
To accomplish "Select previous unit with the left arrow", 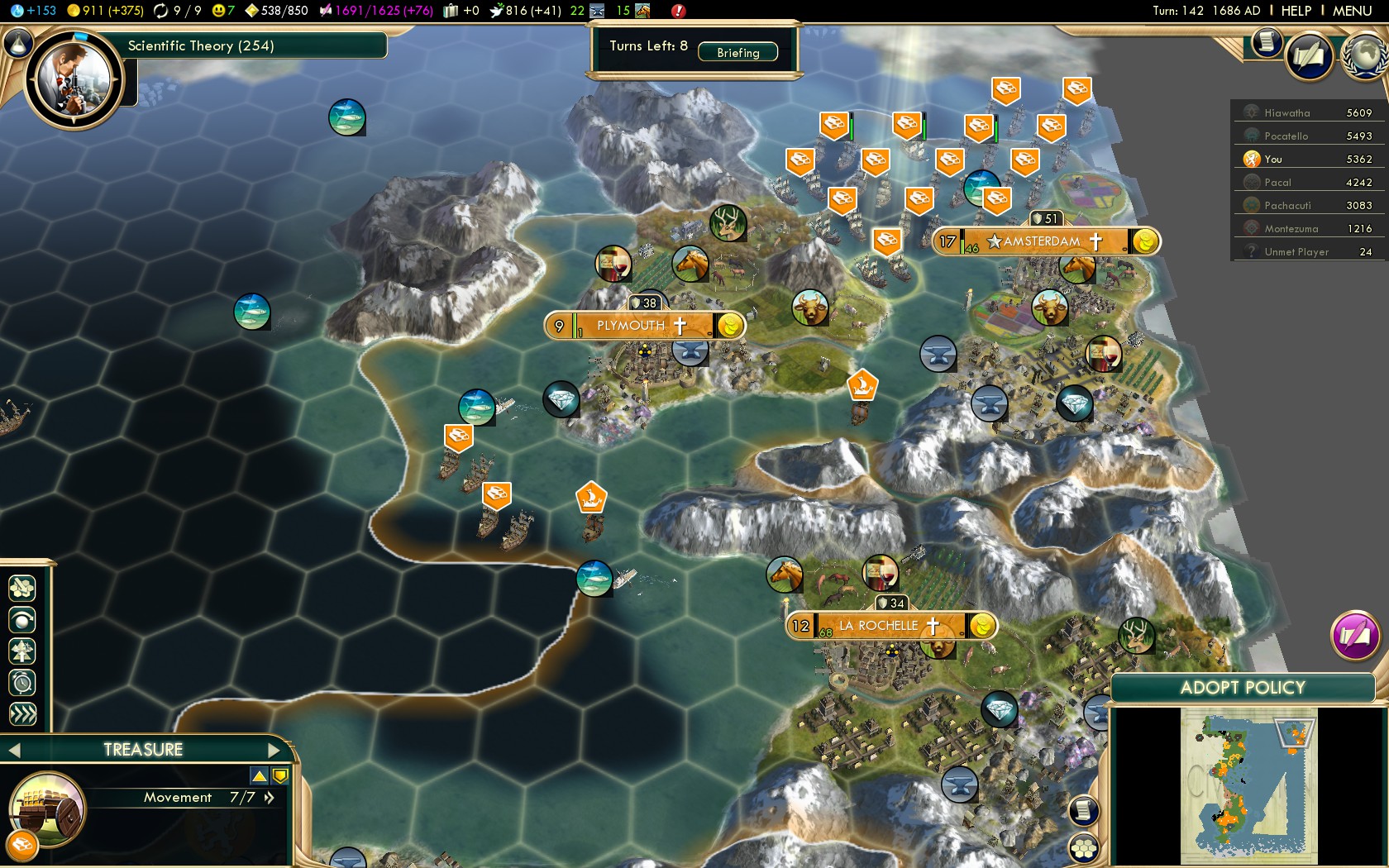I will pos(14,750).
